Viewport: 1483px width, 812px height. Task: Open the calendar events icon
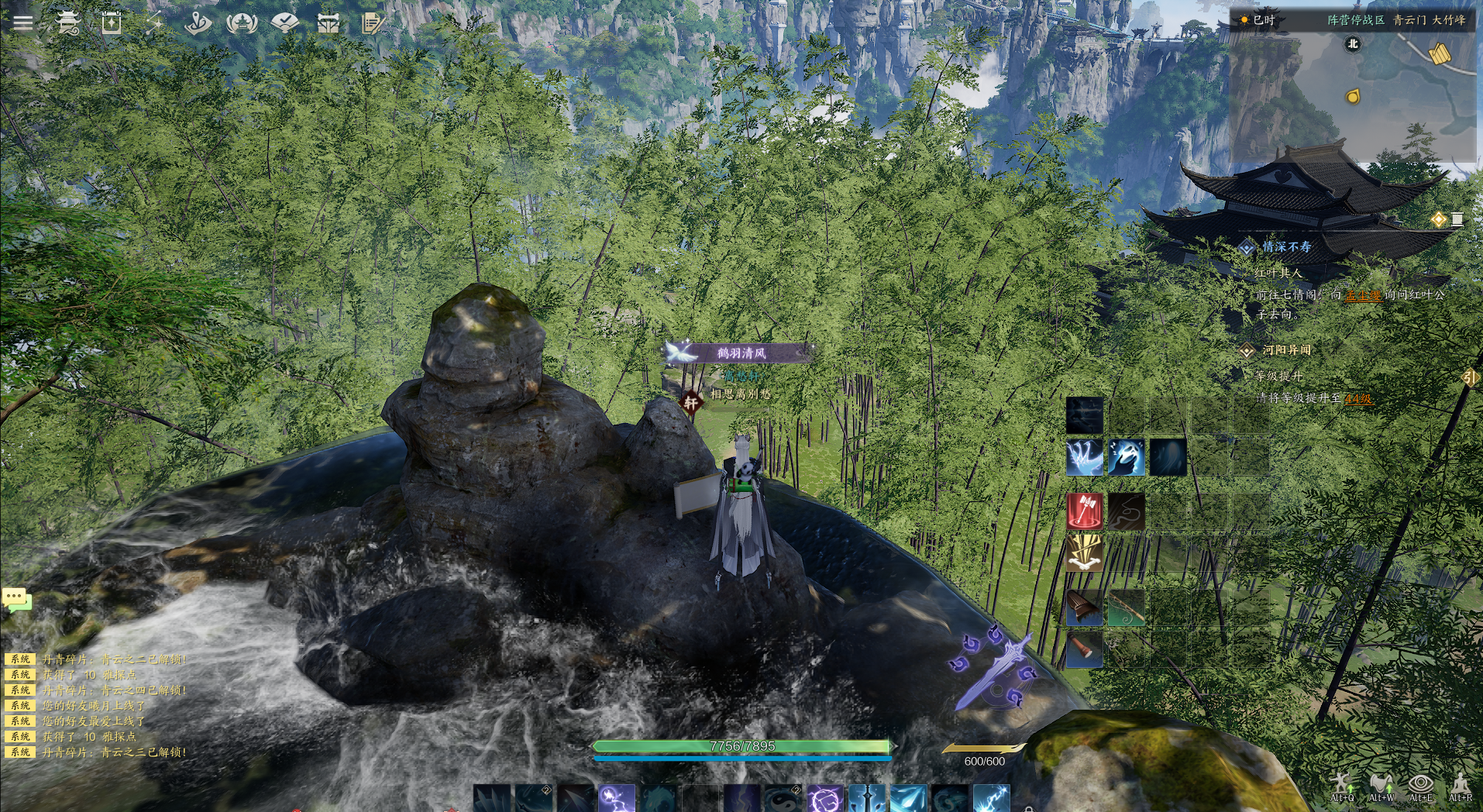pyautogui.click(x=112, y=22)
